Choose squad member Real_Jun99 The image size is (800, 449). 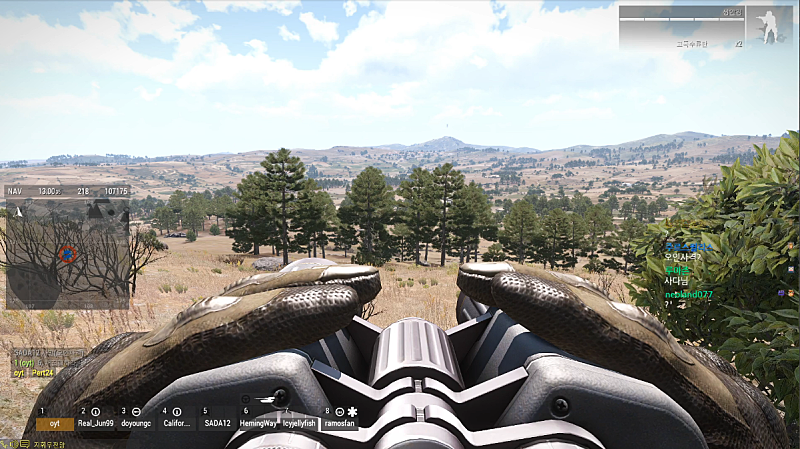[x=97, y=423]
